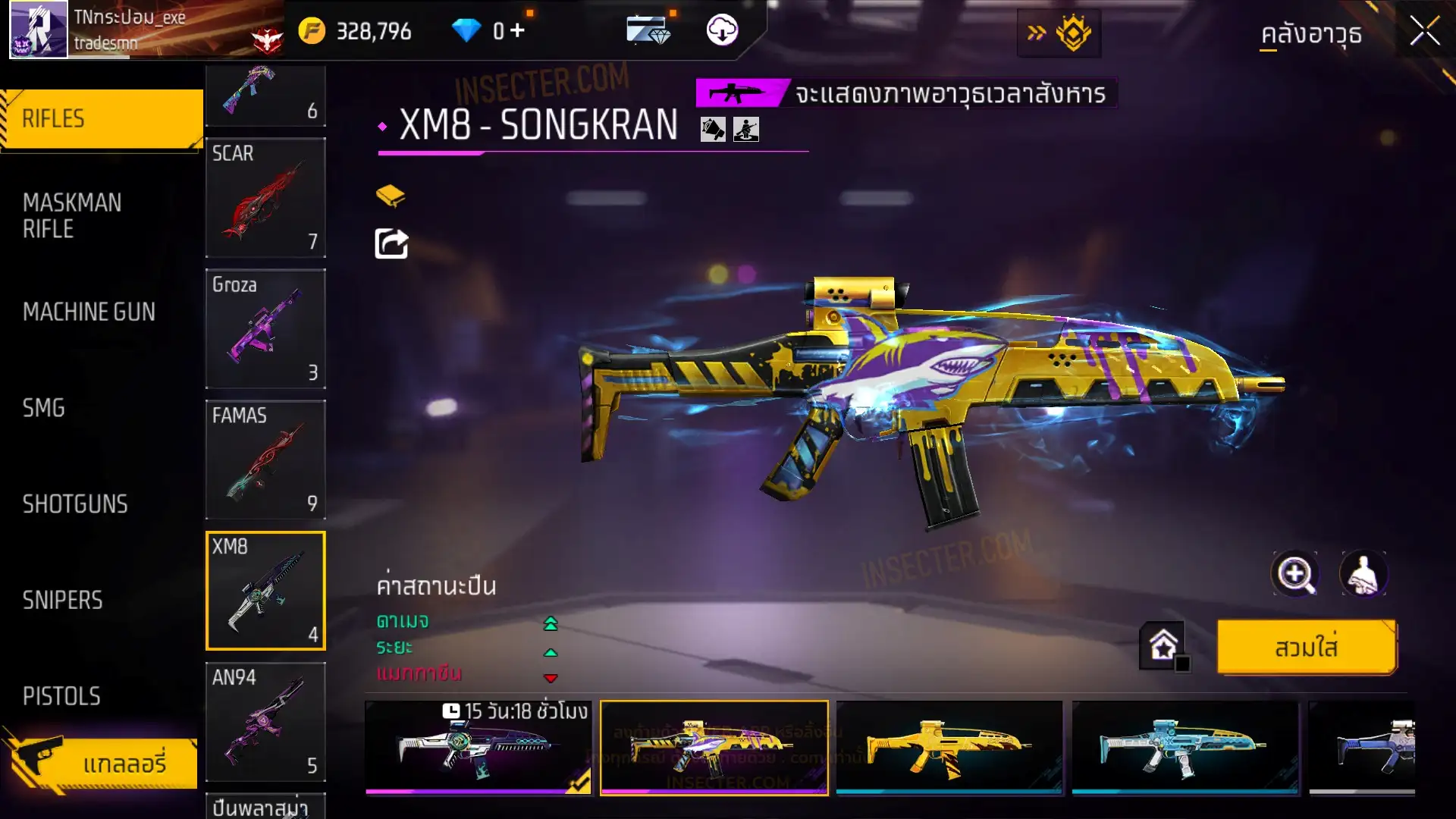Equip the skin with yellow สวมใส่ button

1306,648
